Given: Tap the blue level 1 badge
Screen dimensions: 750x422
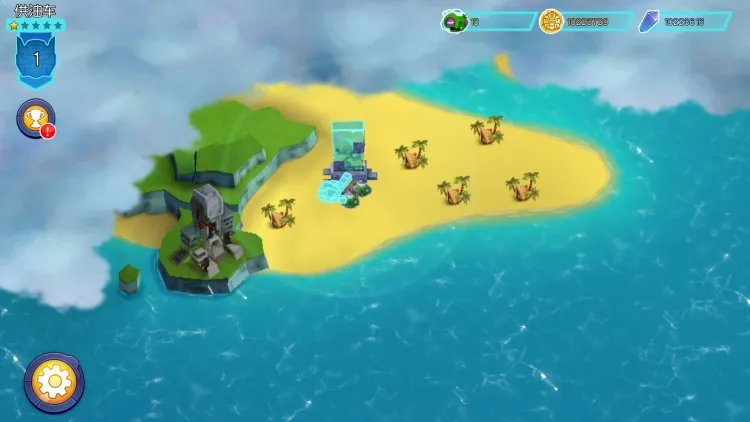Looking at the screenshot, I should (x=36, y=60).
